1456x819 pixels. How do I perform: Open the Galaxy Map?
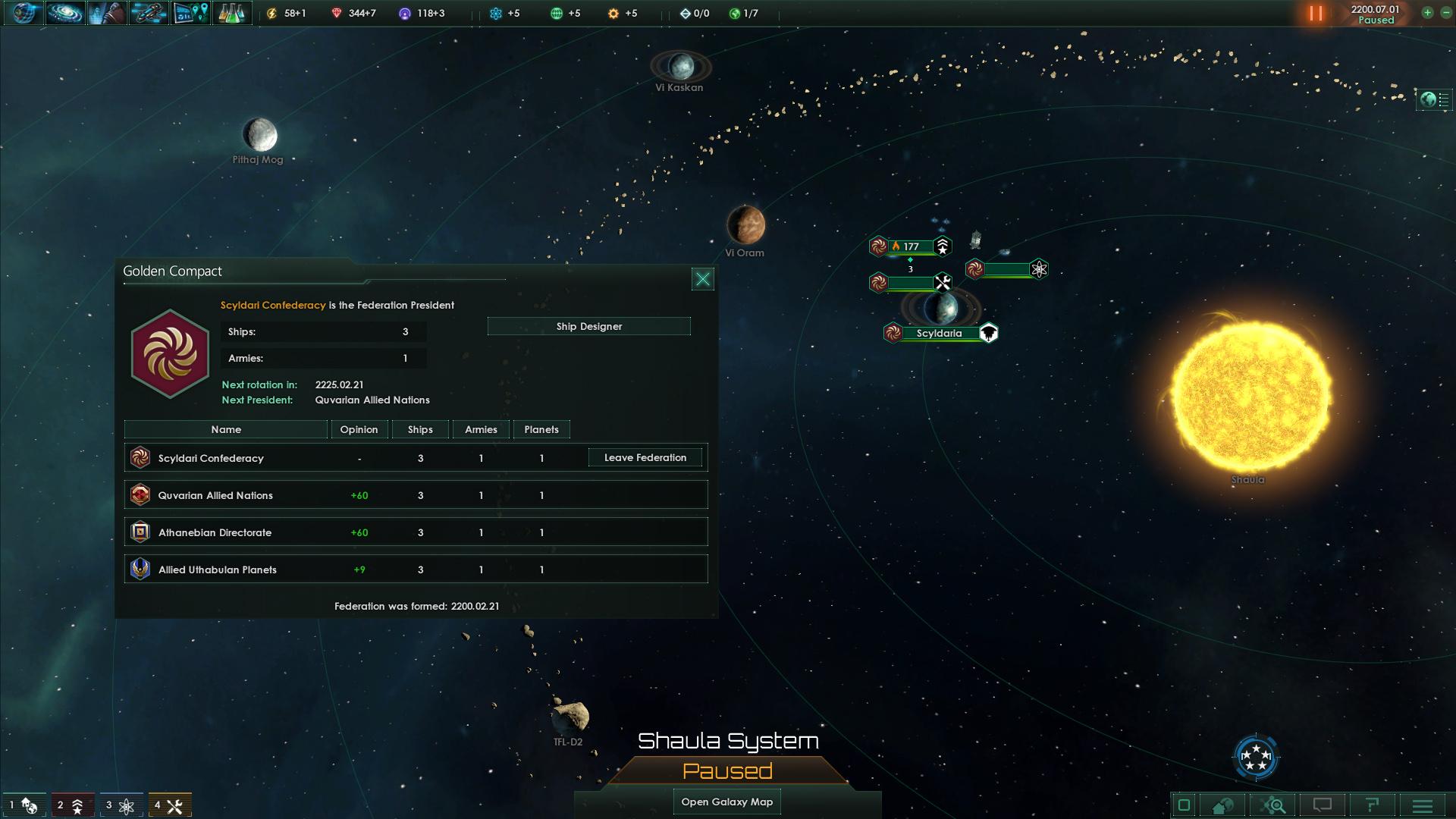pos(726,802)
